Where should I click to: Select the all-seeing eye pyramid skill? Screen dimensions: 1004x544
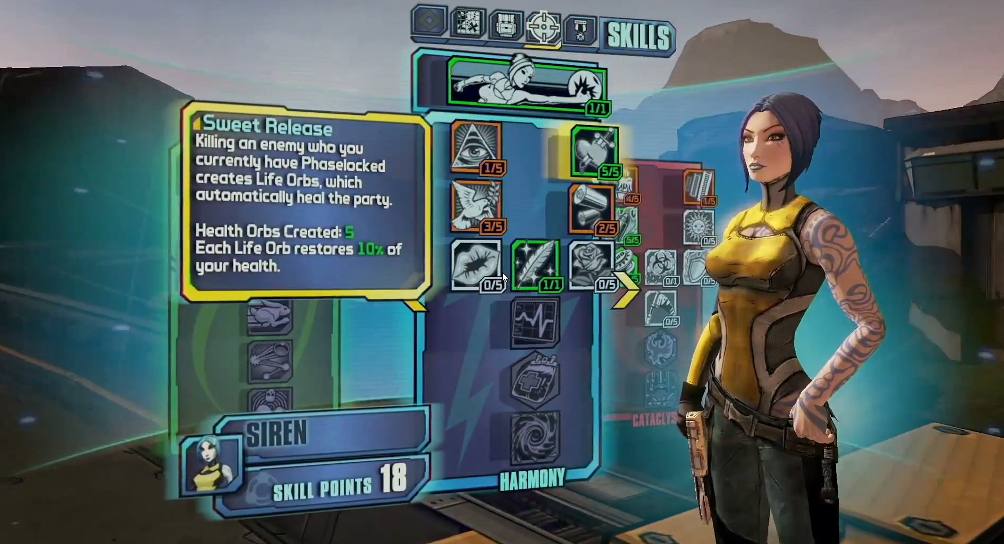(x=474, y=146)
